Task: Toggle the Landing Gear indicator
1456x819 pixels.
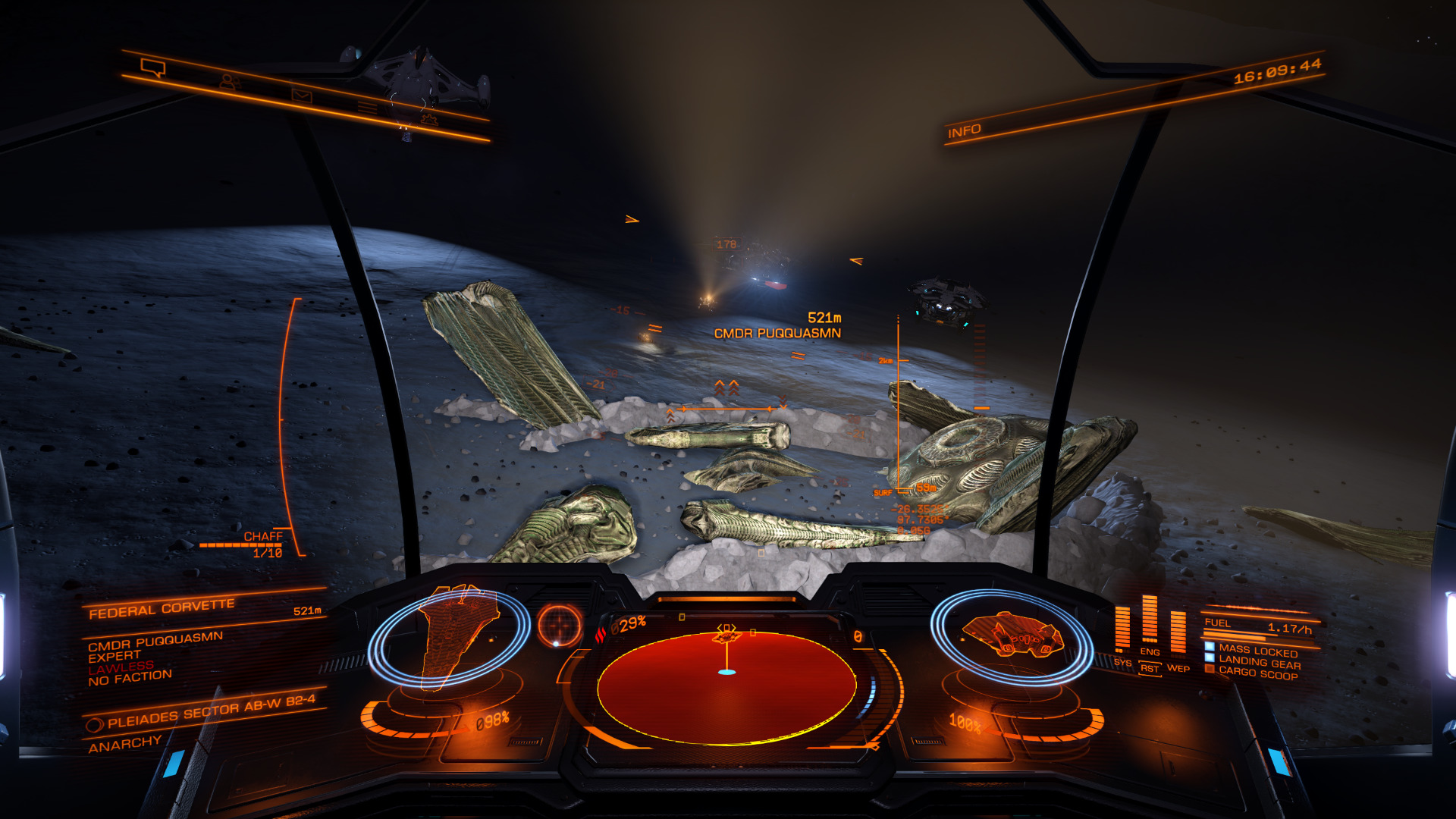Action: pyautogui.click(x=1259, y=663)
